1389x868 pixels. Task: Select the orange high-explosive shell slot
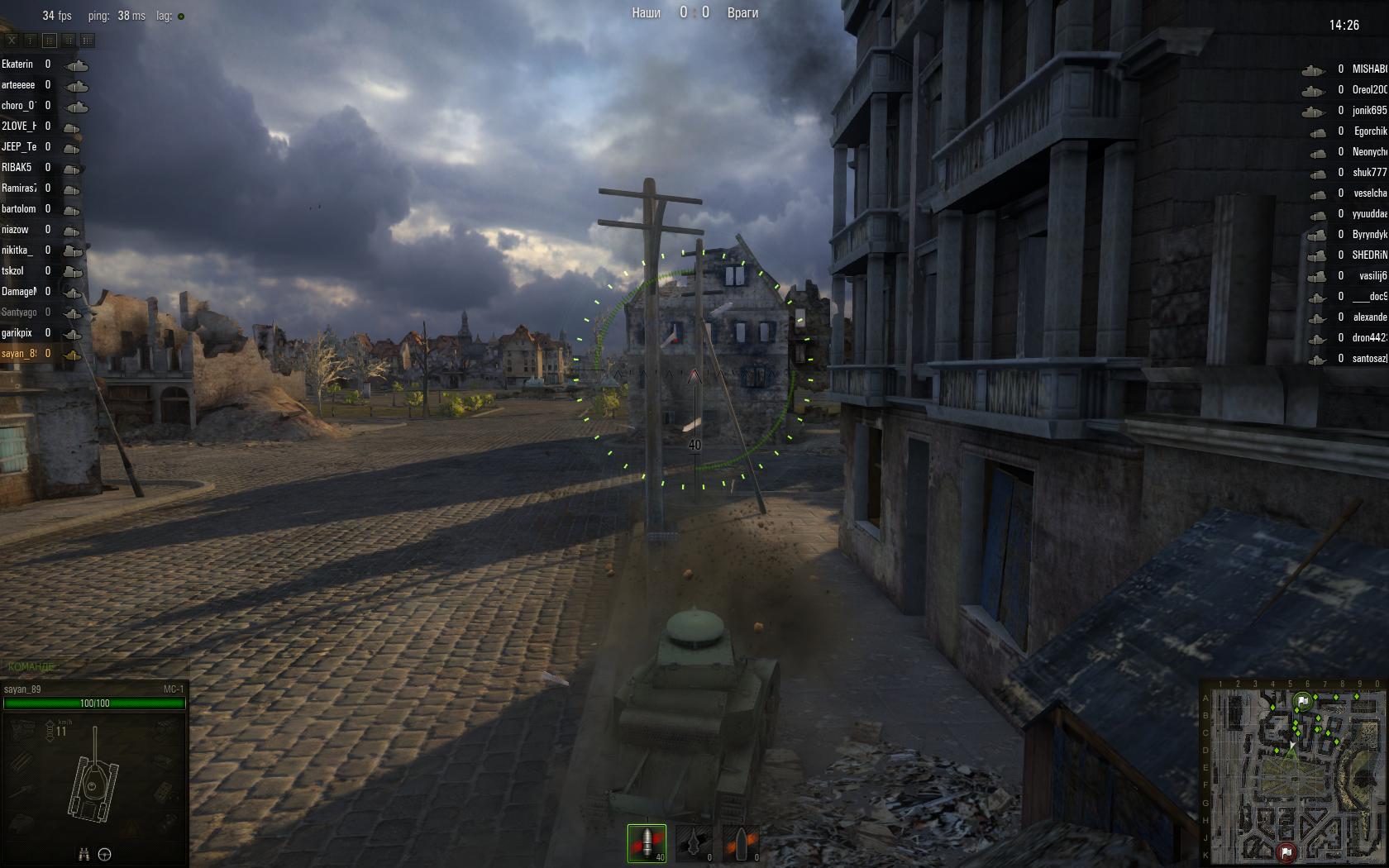(x=741, y=842)
